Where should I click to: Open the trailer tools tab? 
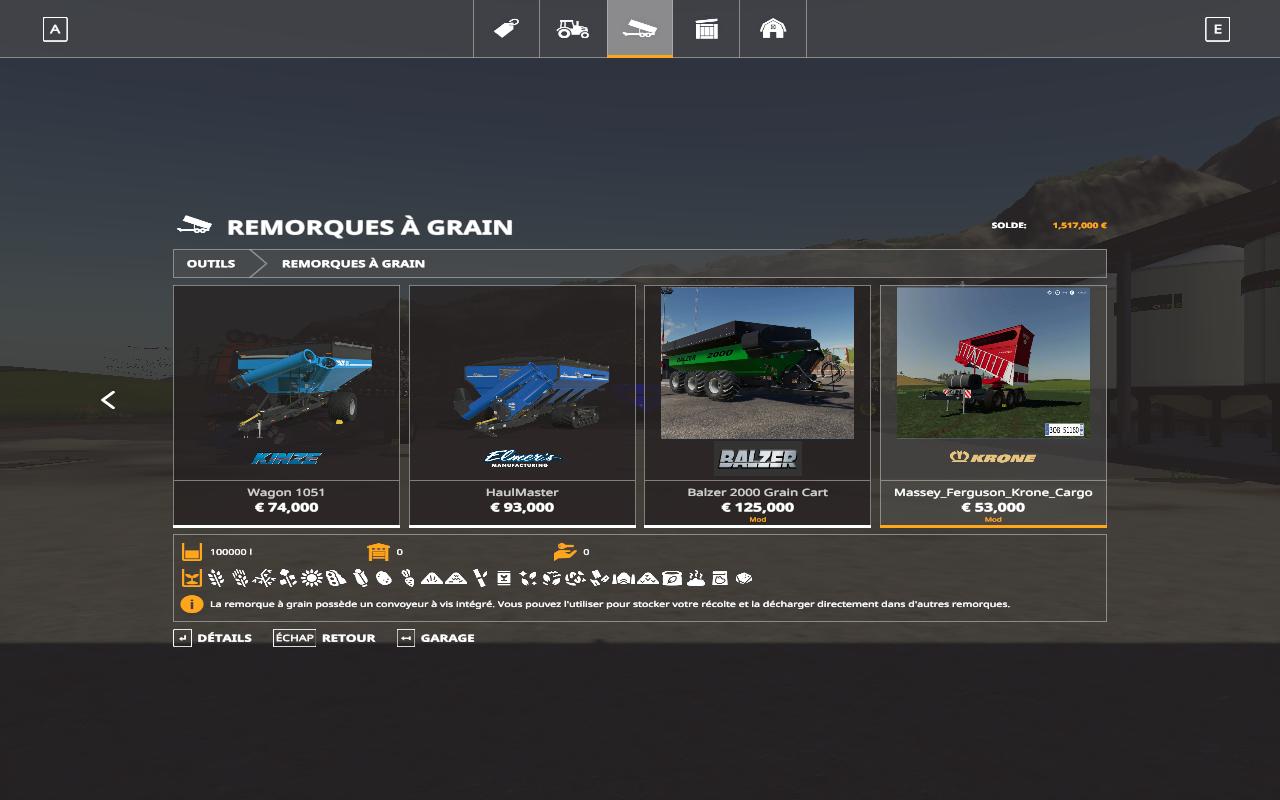[640, 29]
